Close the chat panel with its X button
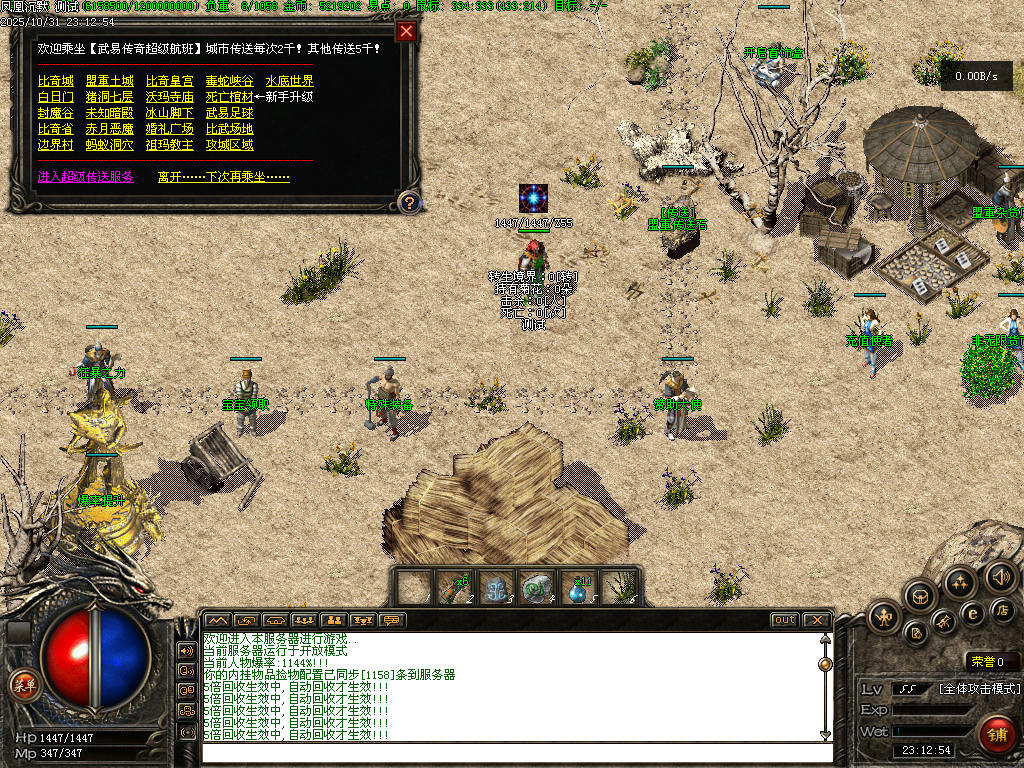The height and width of the screenshot is (768, 1024). [816, 620]
